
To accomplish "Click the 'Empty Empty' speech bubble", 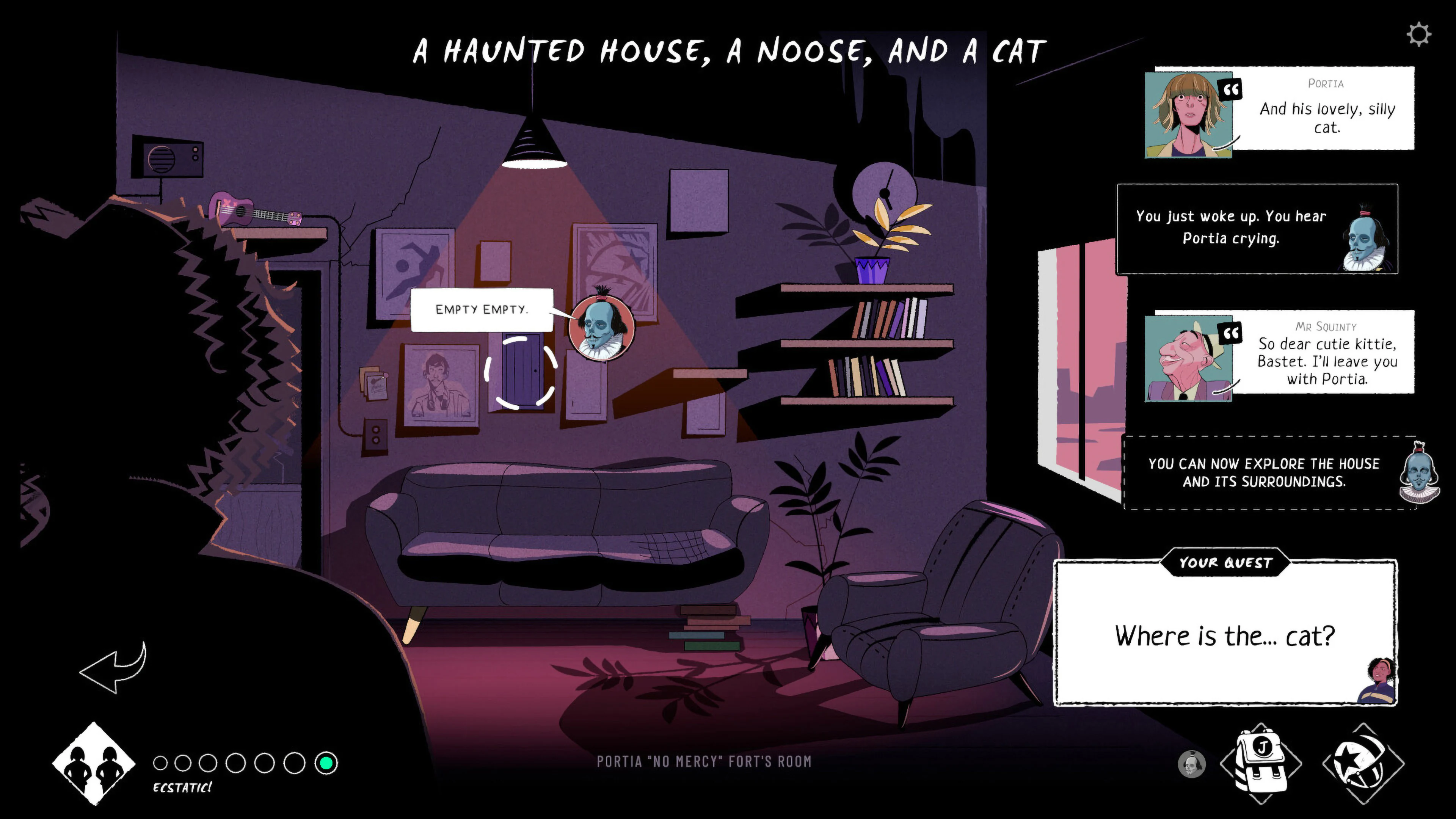I will click(482, 309).
